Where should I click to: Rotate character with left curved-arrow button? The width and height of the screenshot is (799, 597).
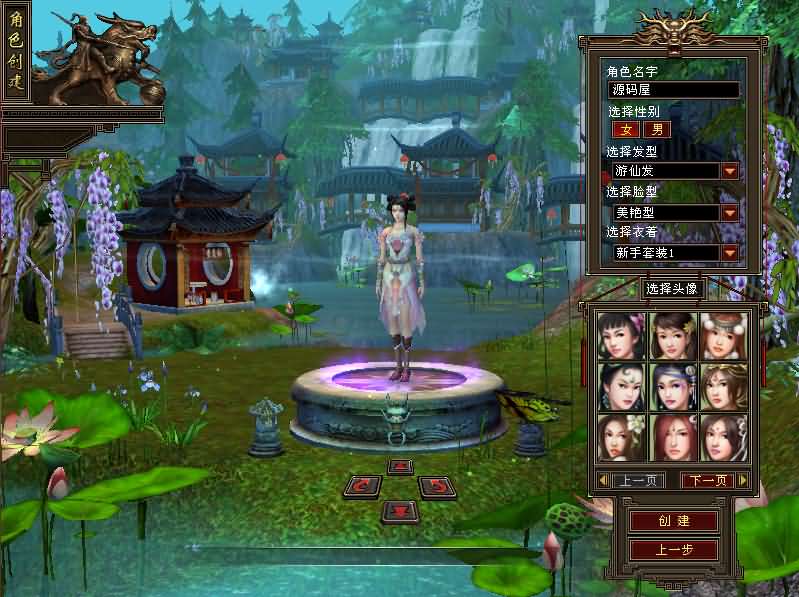point(363,487)
